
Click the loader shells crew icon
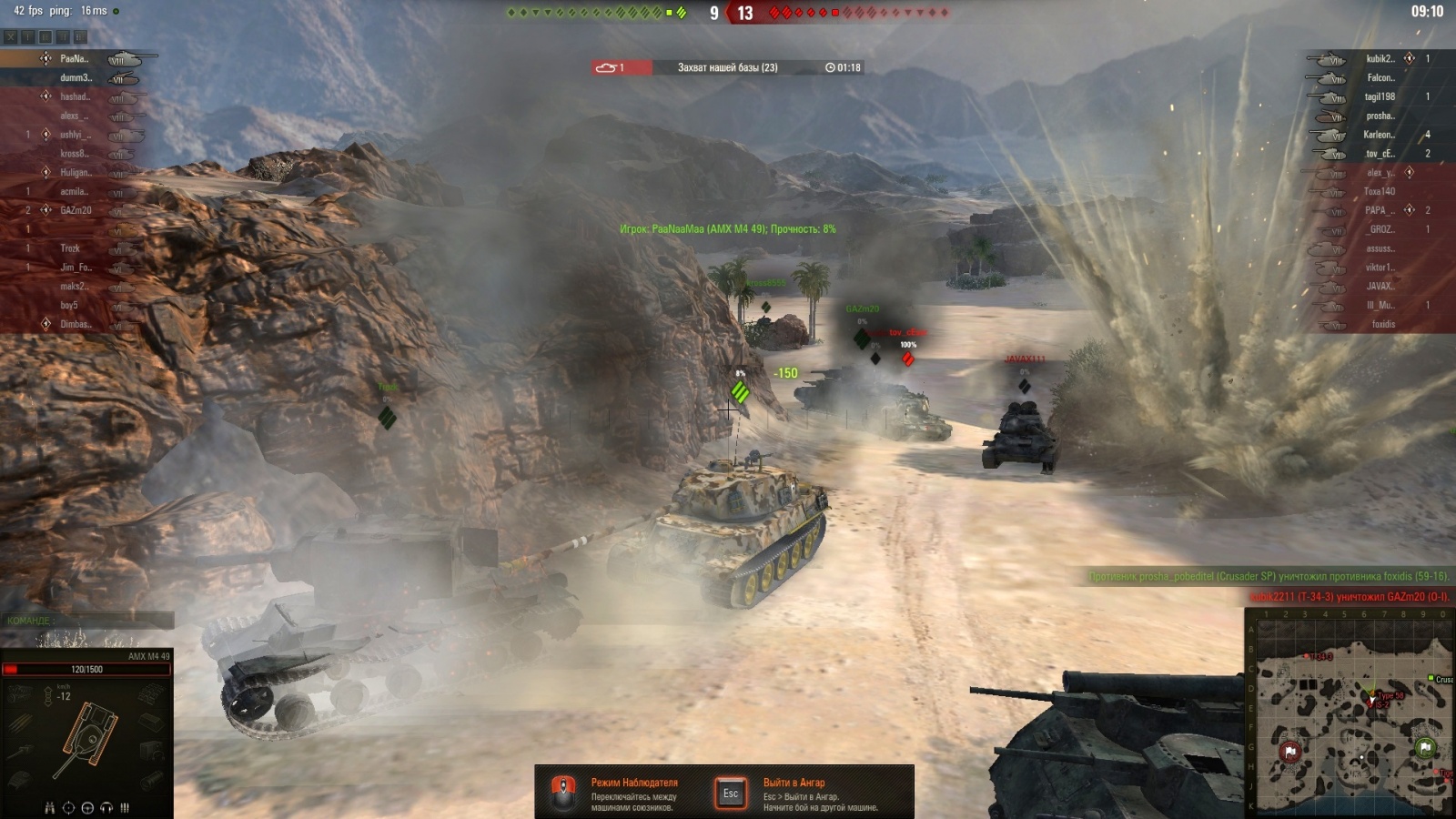tap(125, 807)
